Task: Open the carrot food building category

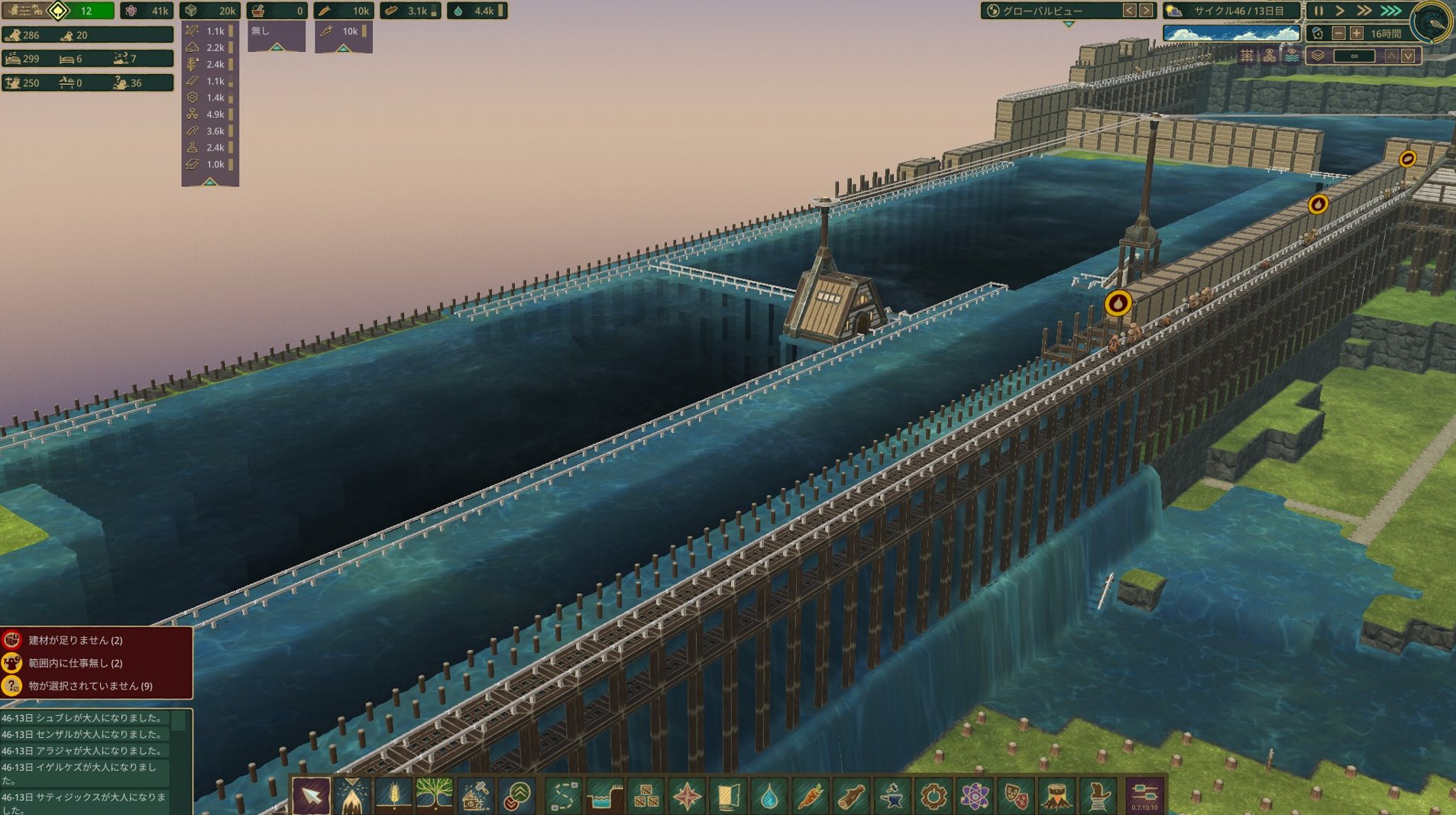Action: pos(809,797)
